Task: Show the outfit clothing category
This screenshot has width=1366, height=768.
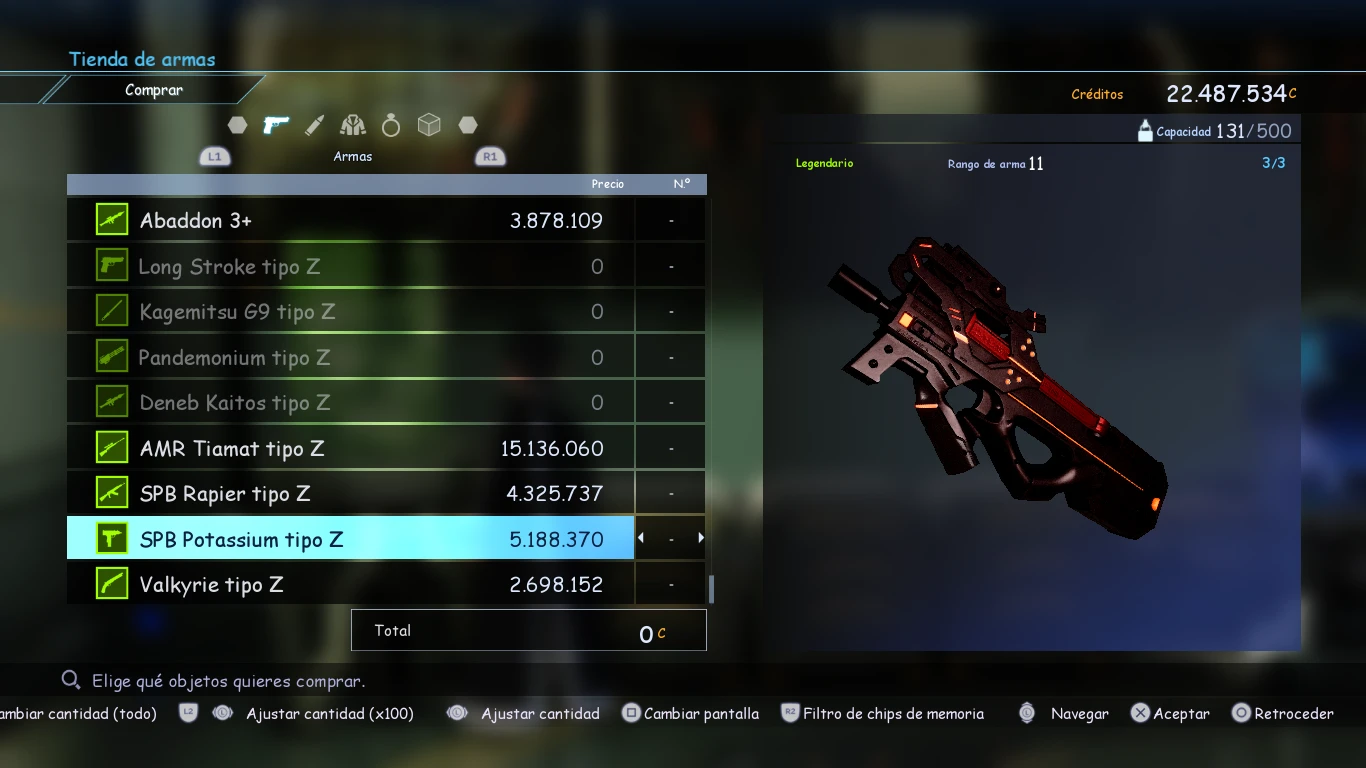Action: [x=352, y=125]
